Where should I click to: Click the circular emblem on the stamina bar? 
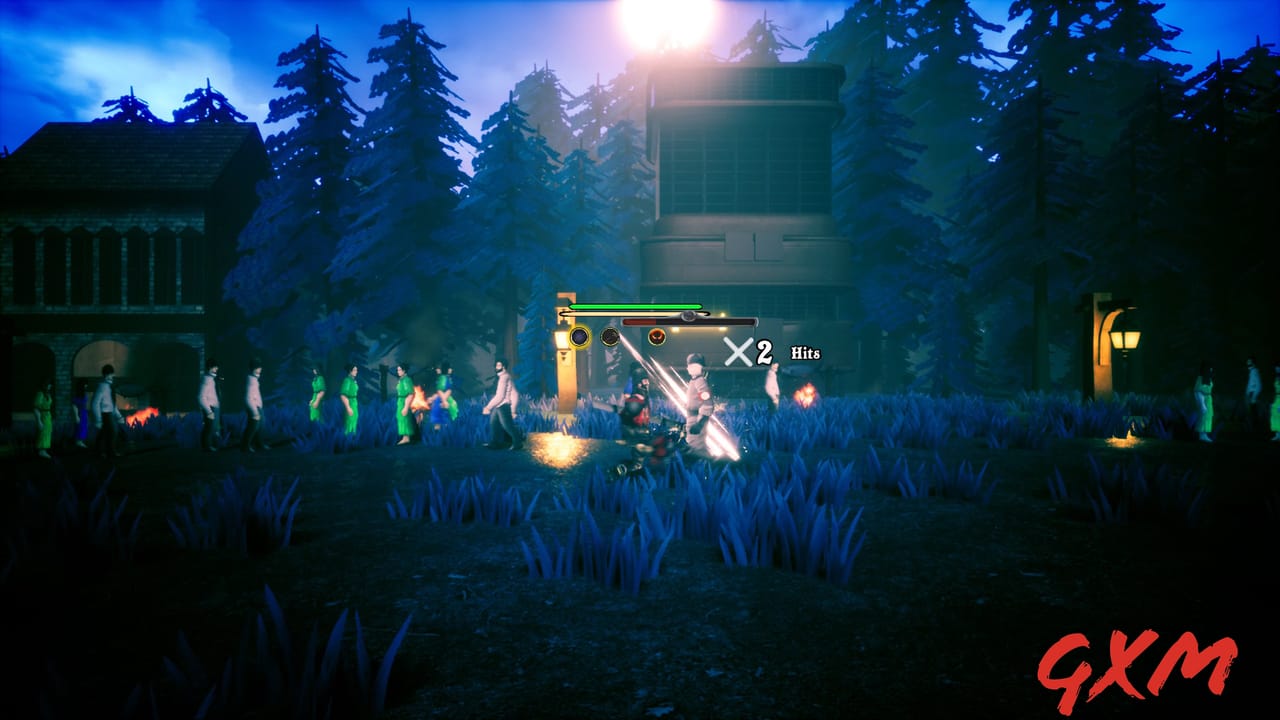click(689, 315)
